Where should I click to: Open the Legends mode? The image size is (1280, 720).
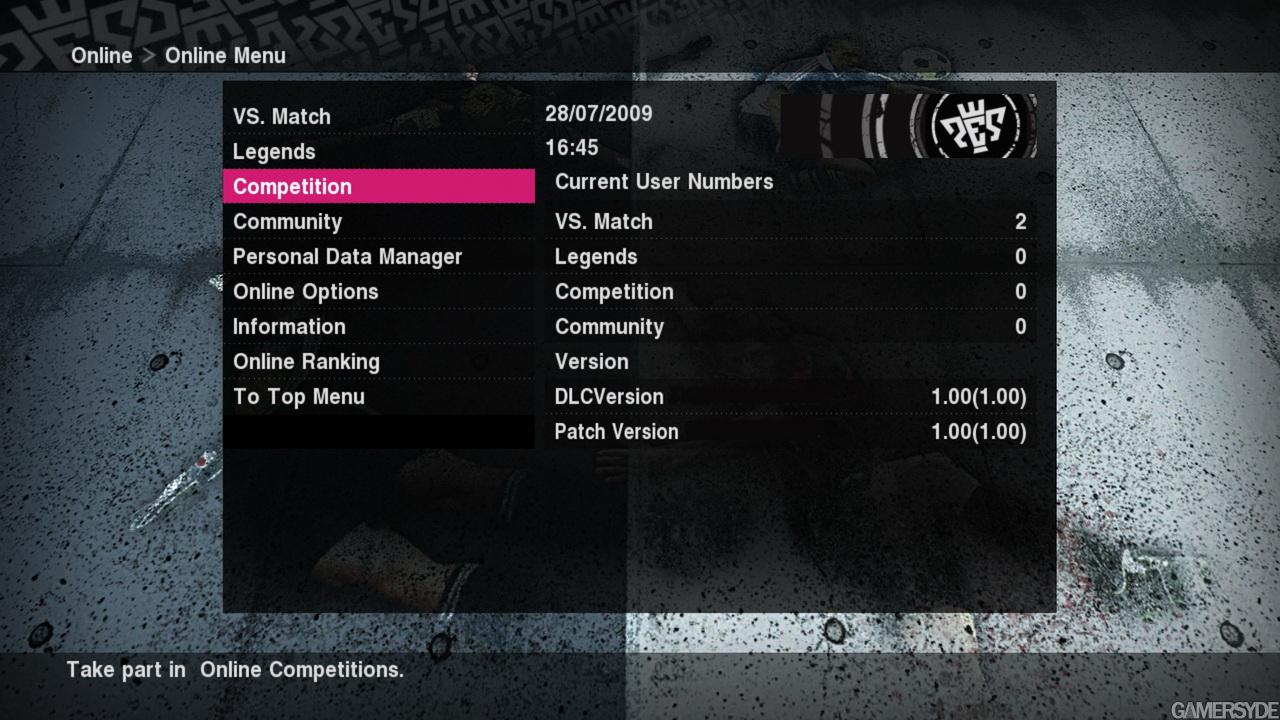coord(274,151)
